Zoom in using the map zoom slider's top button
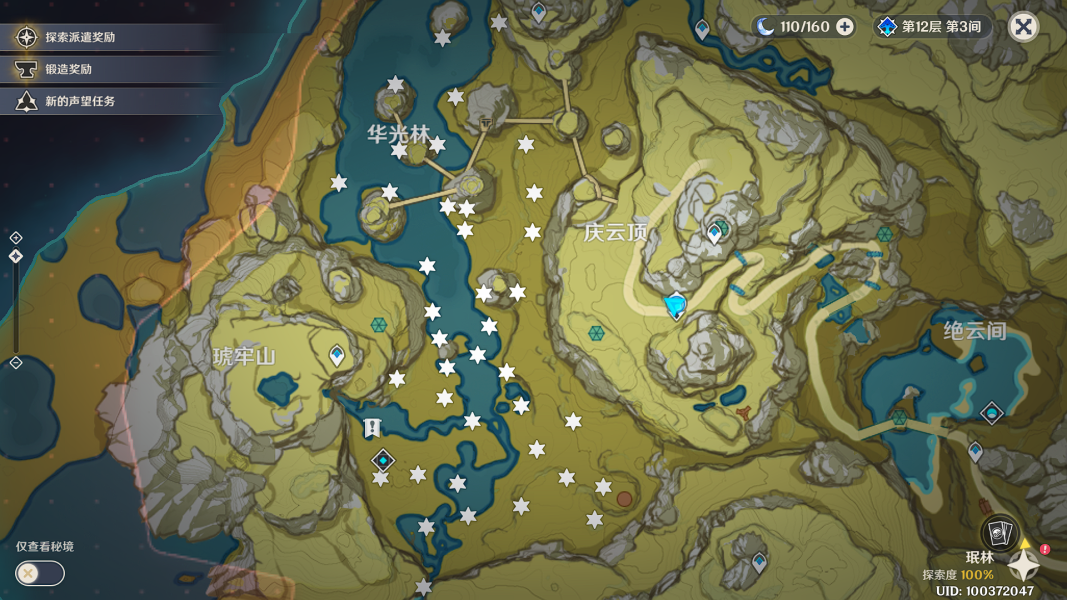 [x=16, y=238]
